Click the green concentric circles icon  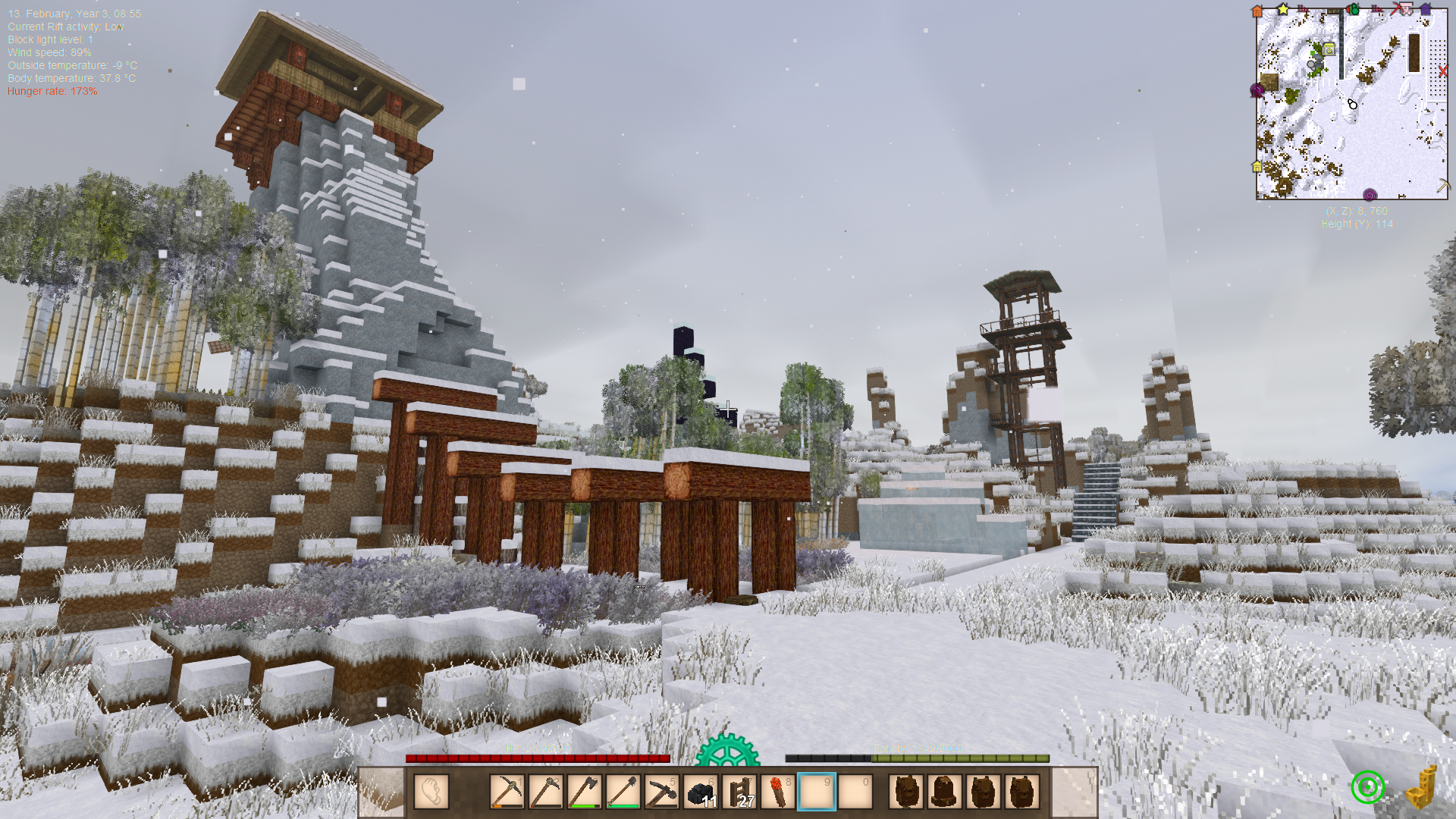pos(1368,787)
